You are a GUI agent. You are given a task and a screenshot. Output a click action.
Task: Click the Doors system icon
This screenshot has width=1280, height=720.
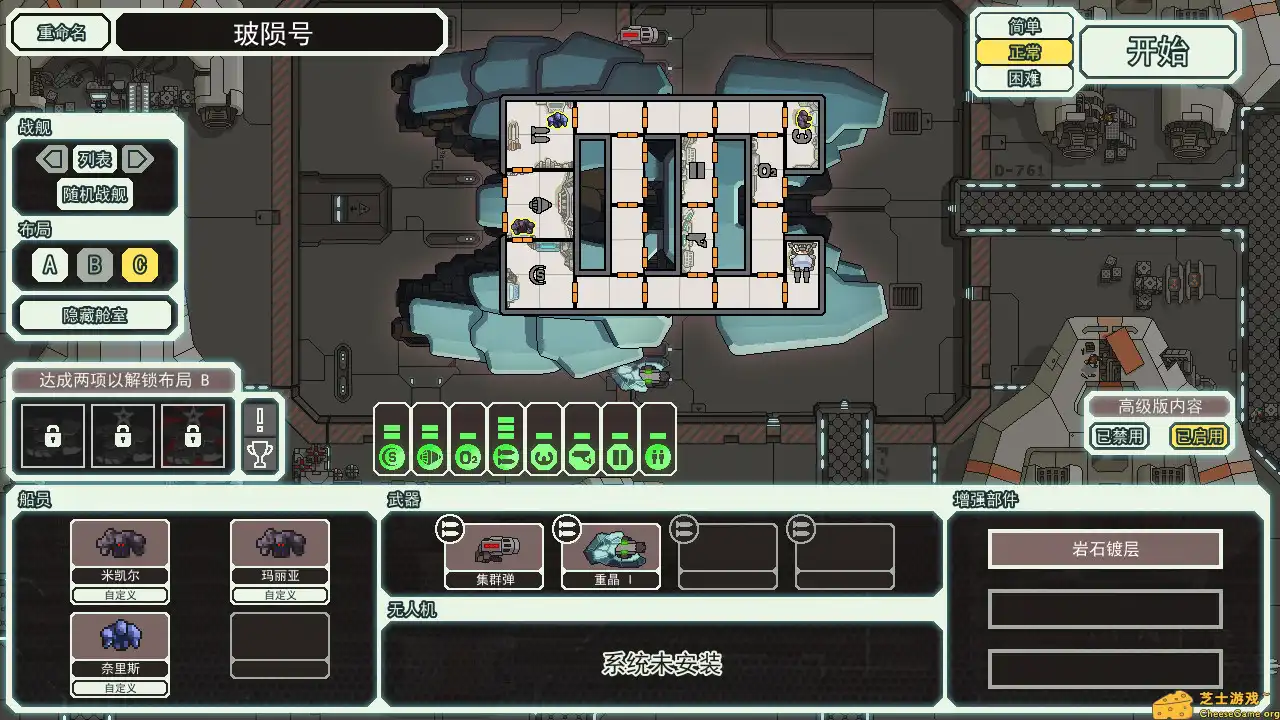click(618, 455)
